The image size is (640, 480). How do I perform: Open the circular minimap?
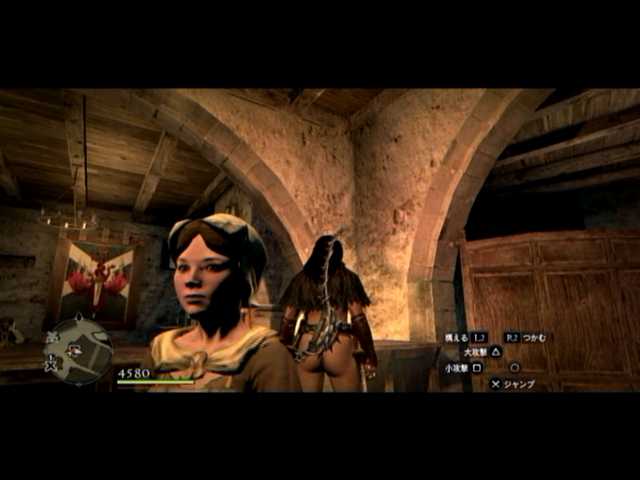(x=78, y=349)
